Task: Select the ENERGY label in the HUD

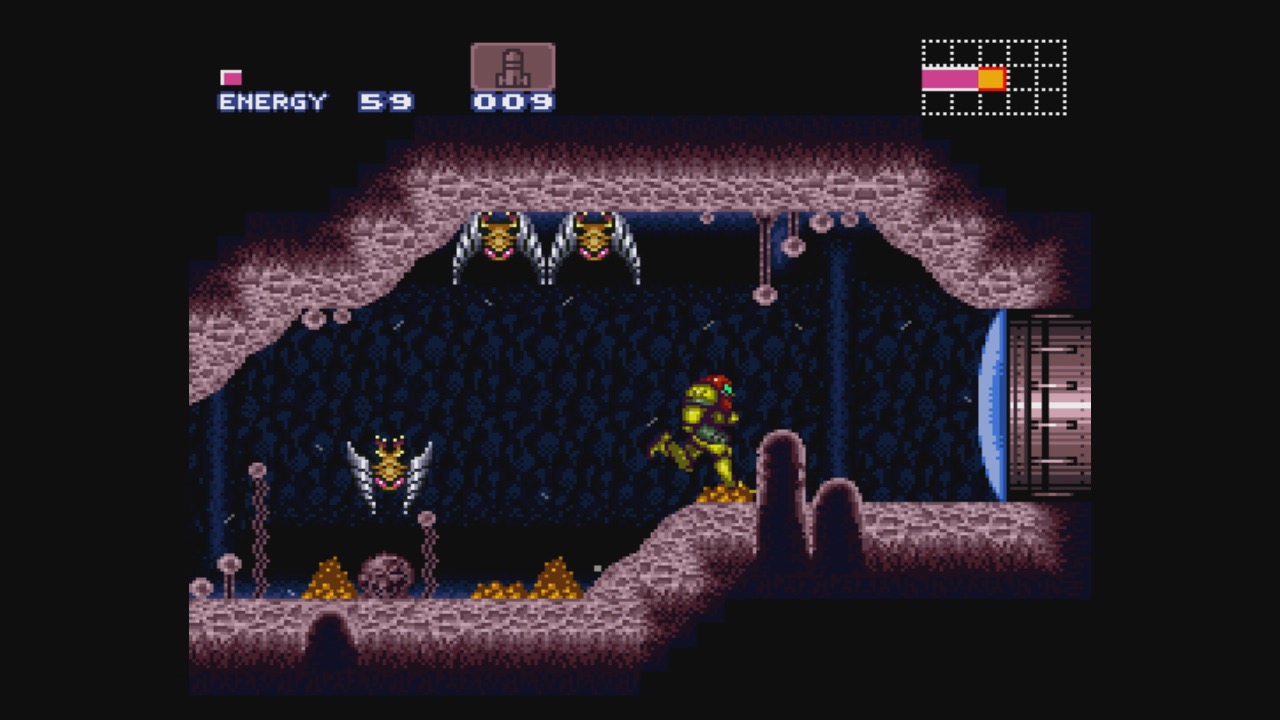Action: (269, 101)
